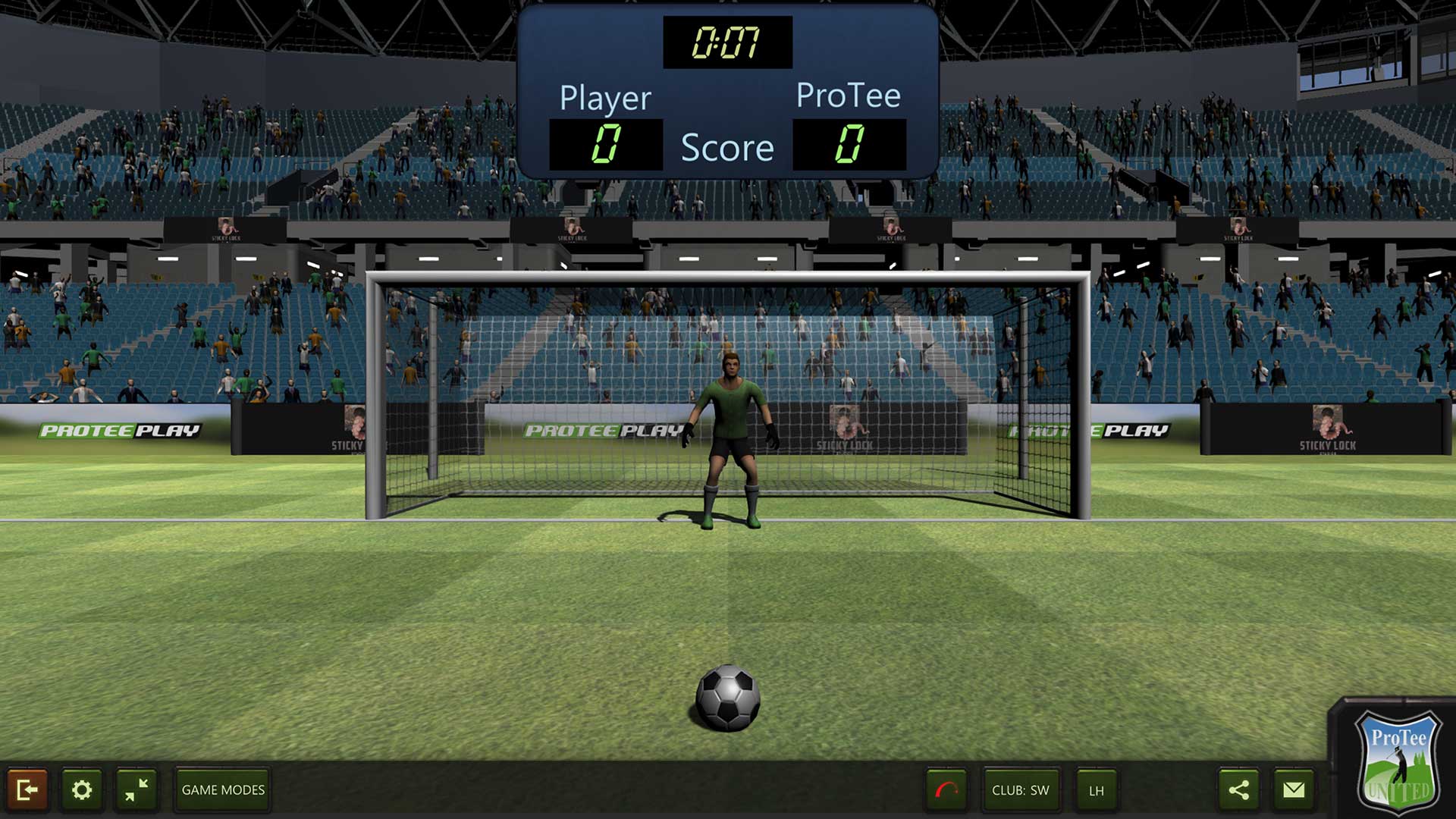Click the 0:07 match timer
The width and height of the screenshot is (1456, 819).
click(726, 43)
